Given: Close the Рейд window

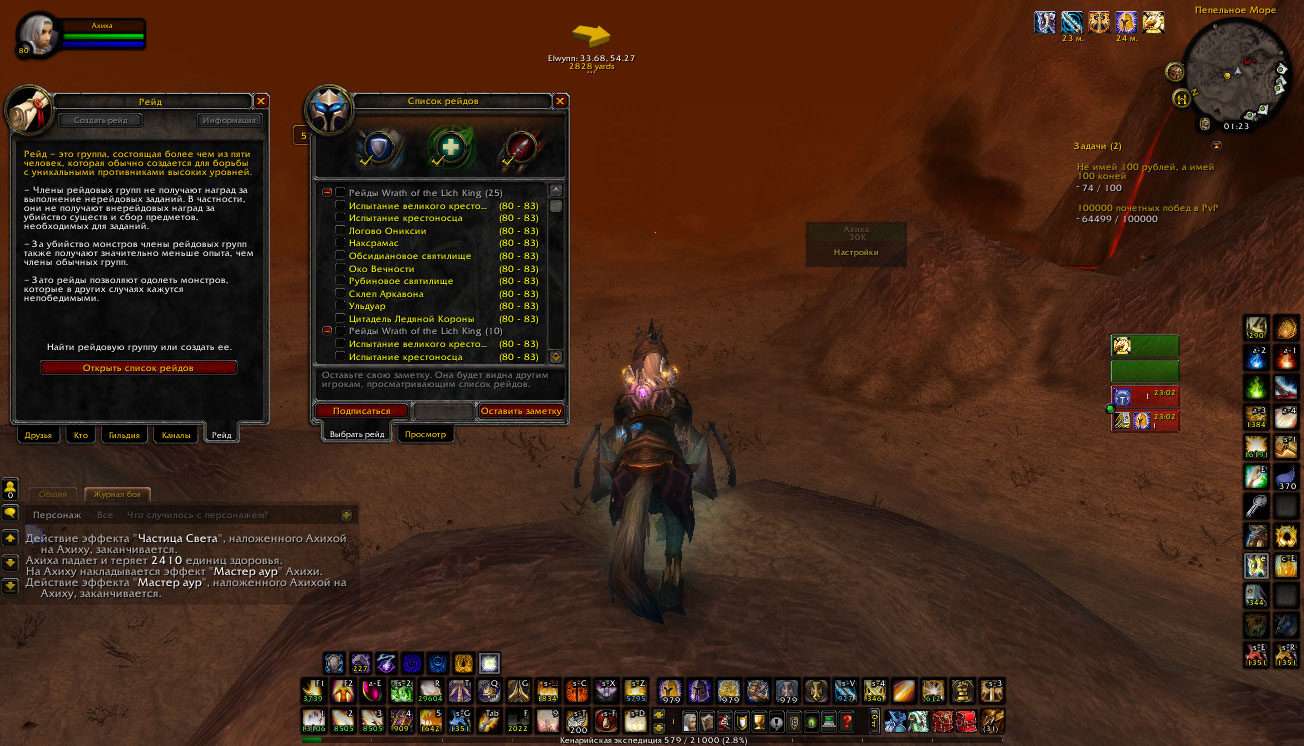Looking at the screenshot, I should [x=261, y=101].
